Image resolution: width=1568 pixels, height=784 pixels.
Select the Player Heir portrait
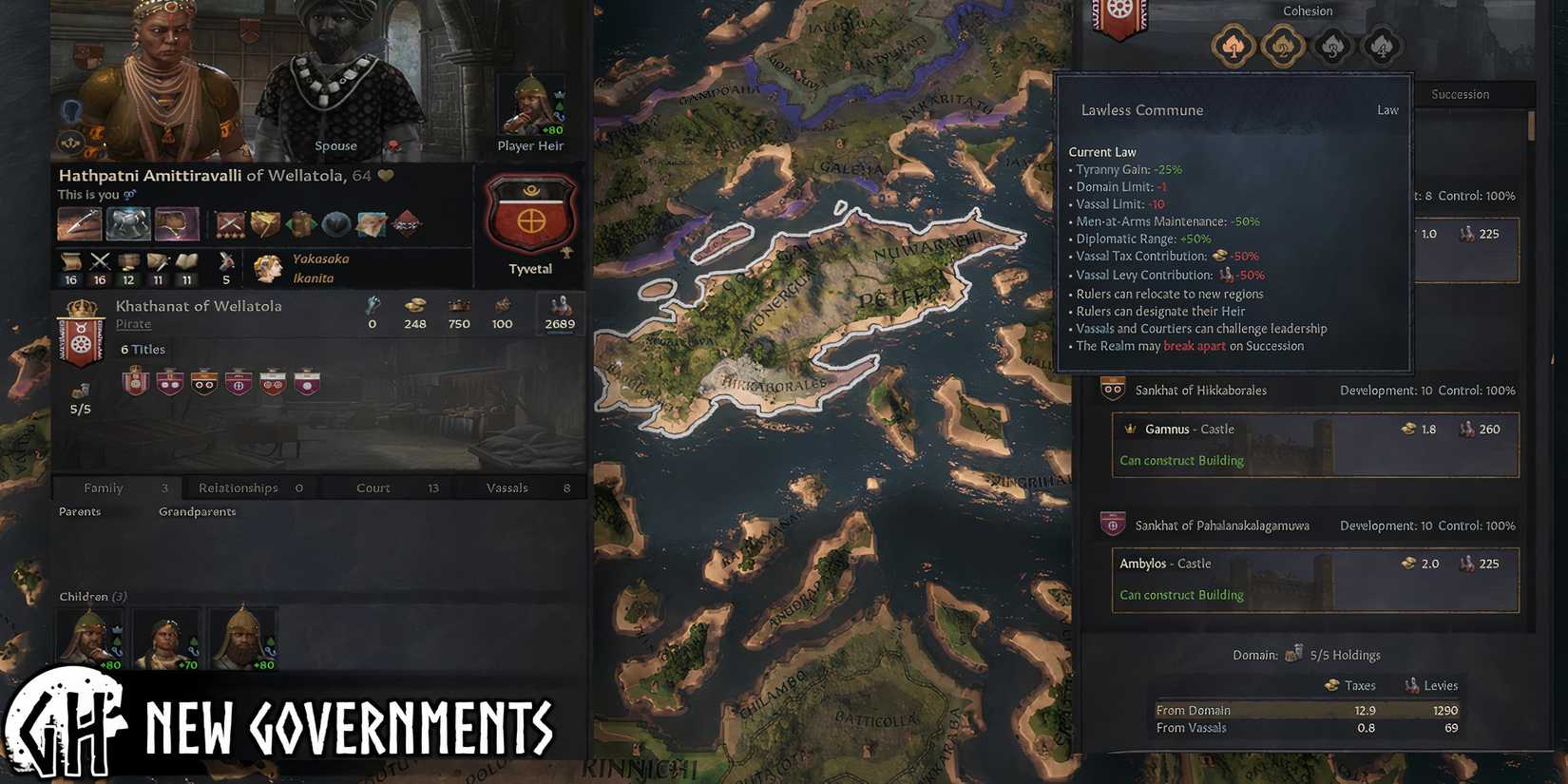pyautogui.click(x=529, y=109)
